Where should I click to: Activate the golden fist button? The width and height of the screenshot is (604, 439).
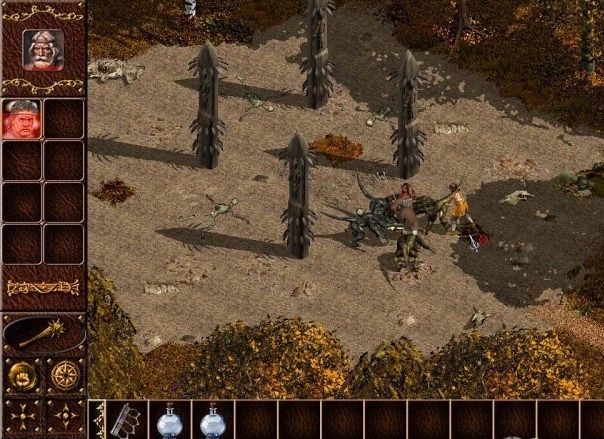(x=21, y=378)
